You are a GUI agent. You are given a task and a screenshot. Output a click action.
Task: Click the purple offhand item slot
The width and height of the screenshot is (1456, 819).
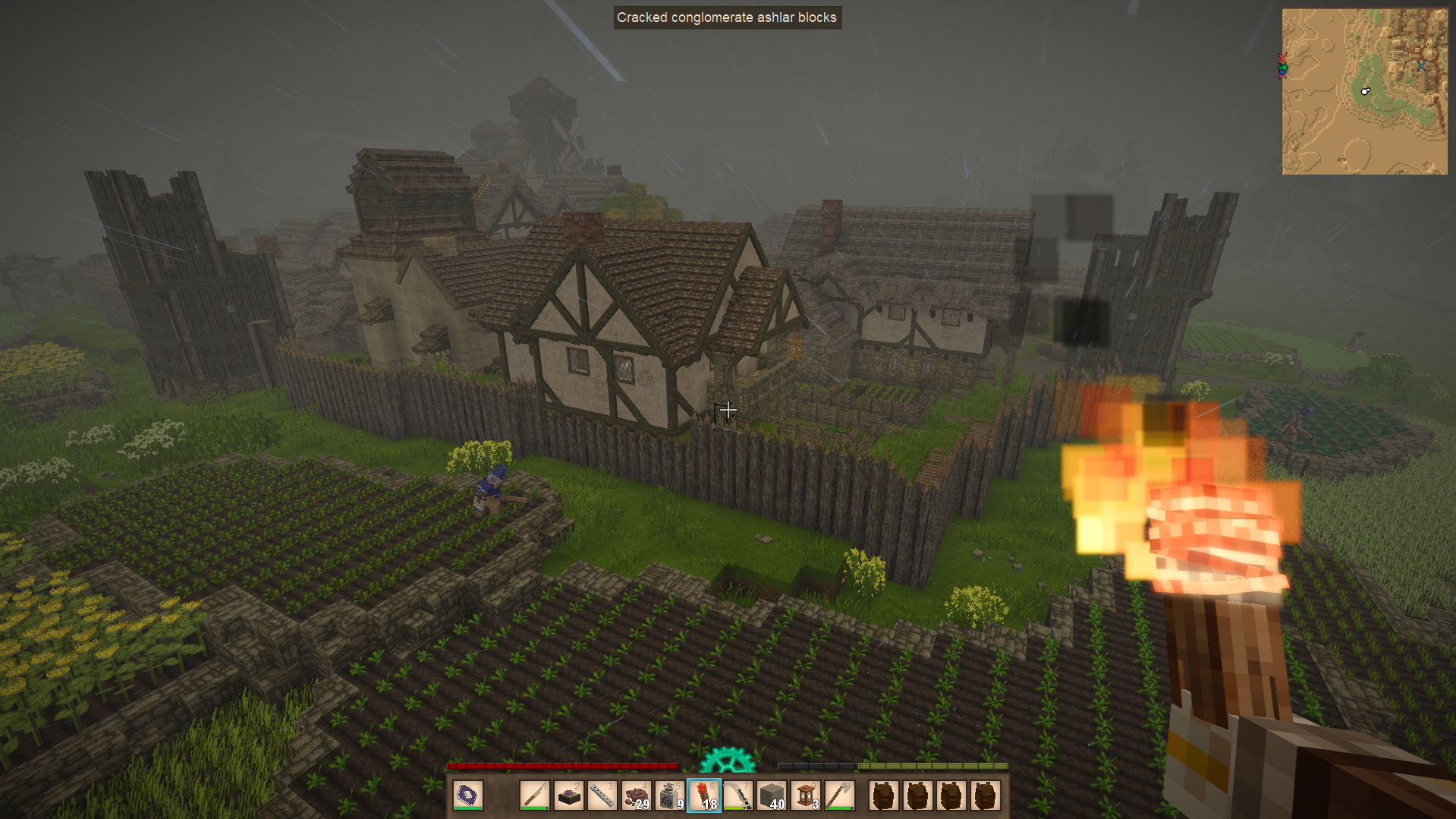pyautogui.click(x=468, y=795)
